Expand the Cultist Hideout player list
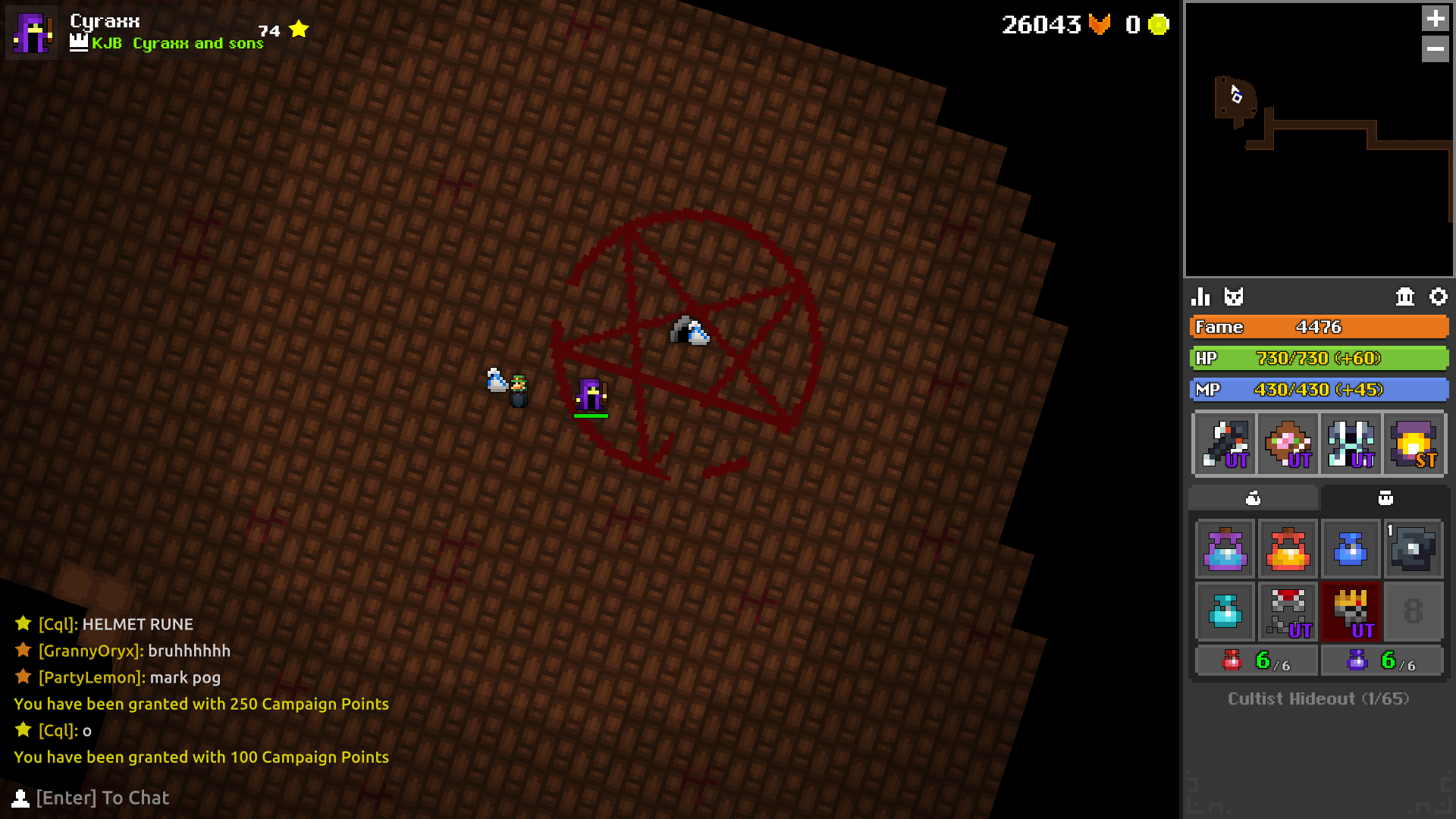The width and height of the screenshot is (1456, 819). (x=1318, y=698)
